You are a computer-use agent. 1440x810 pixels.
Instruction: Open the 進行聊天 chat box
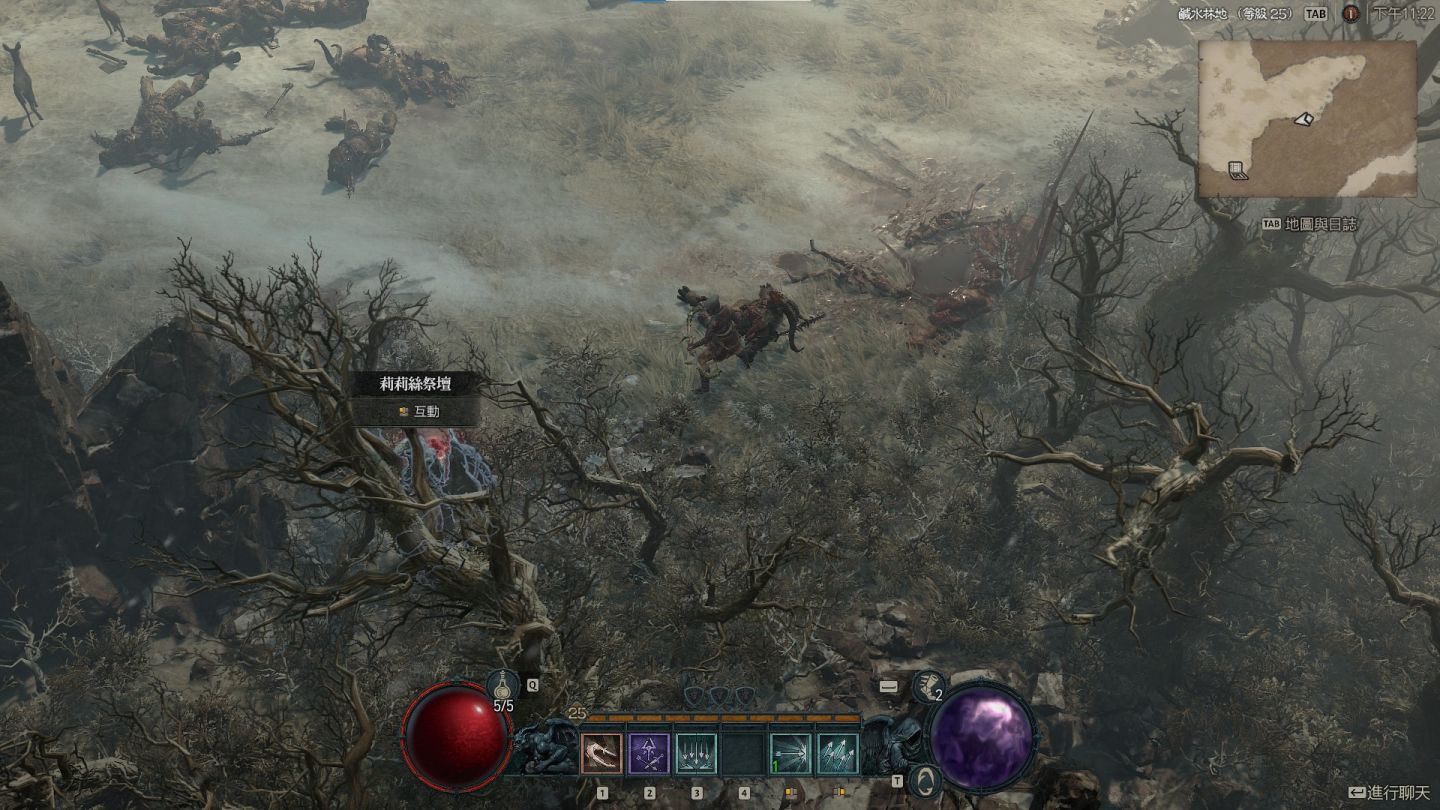(1389, 792)
